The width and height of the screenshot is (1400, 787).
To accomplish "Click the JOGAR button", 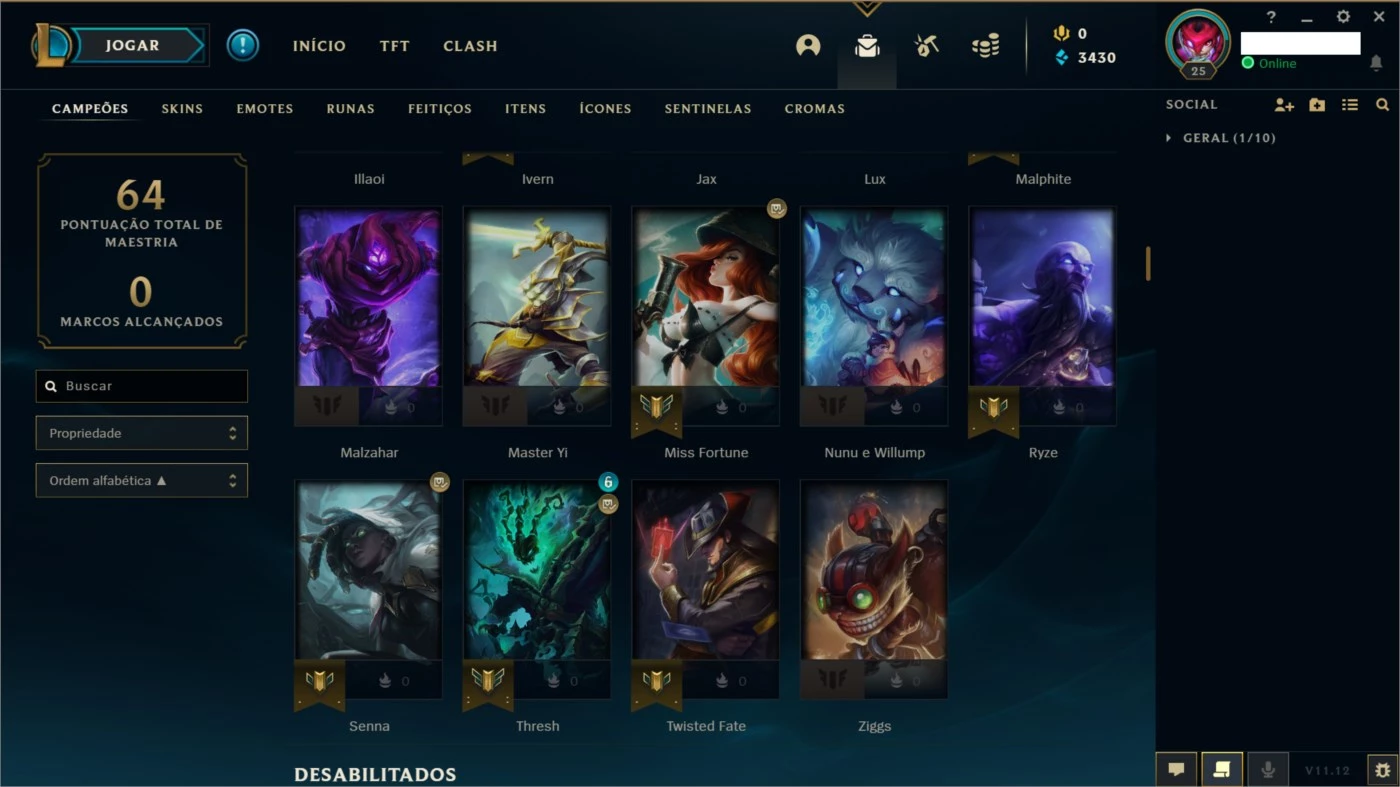I will coord(130,45).
